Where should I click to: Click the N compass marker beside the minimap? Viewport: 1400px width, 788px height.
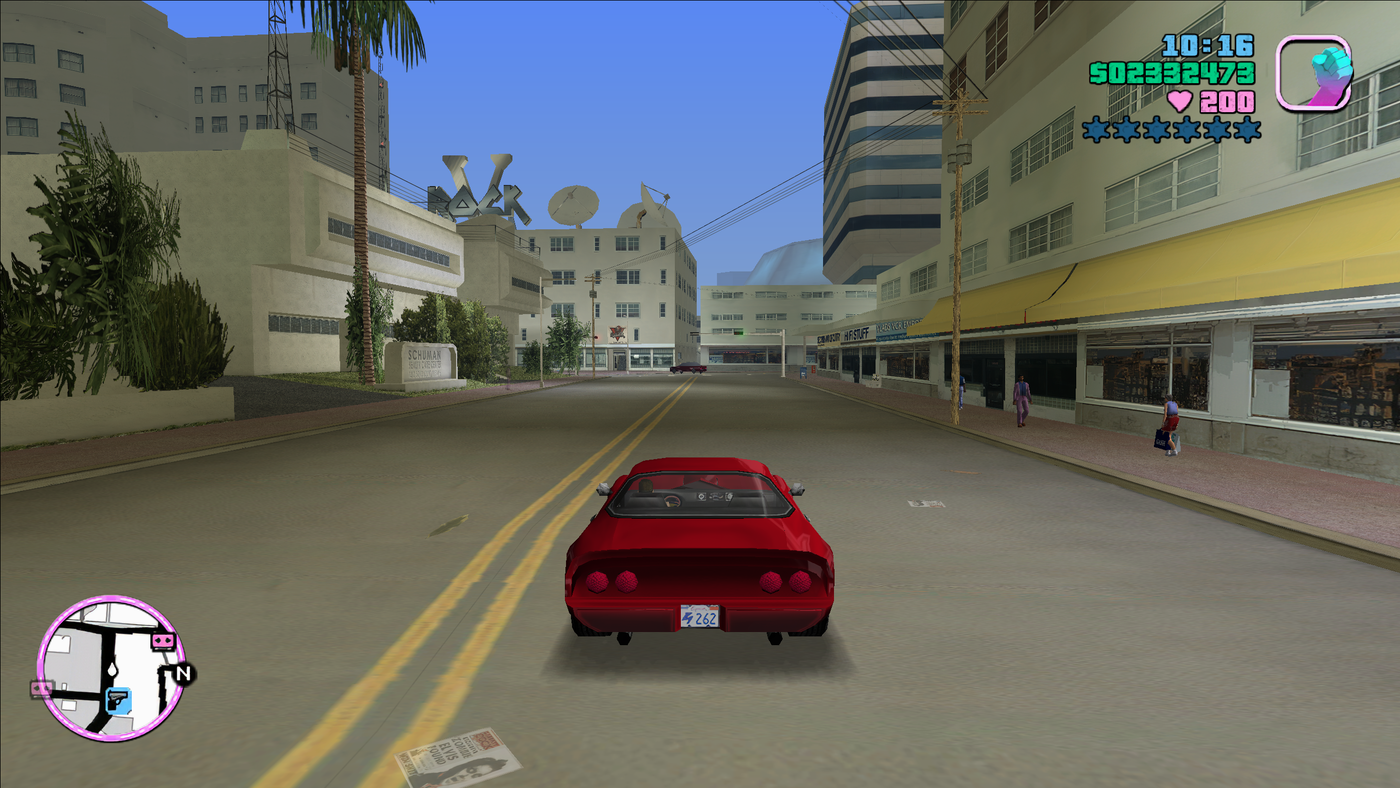[182, 673]
